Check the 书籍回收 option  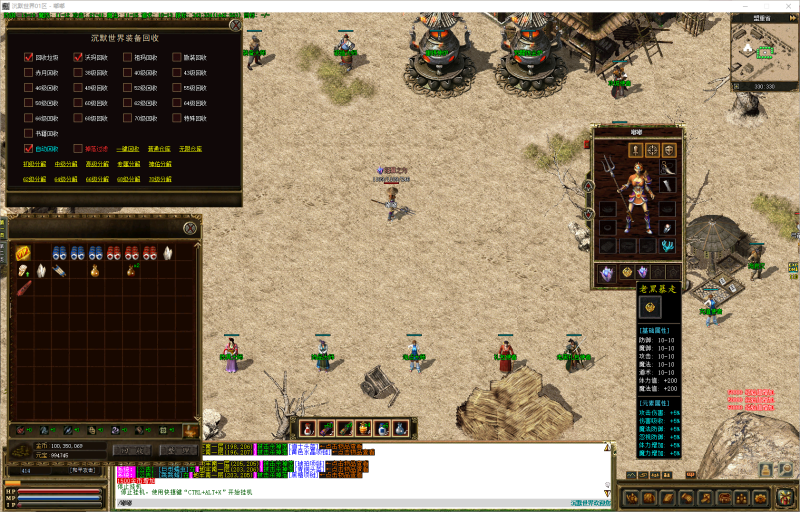coord(29,133)
